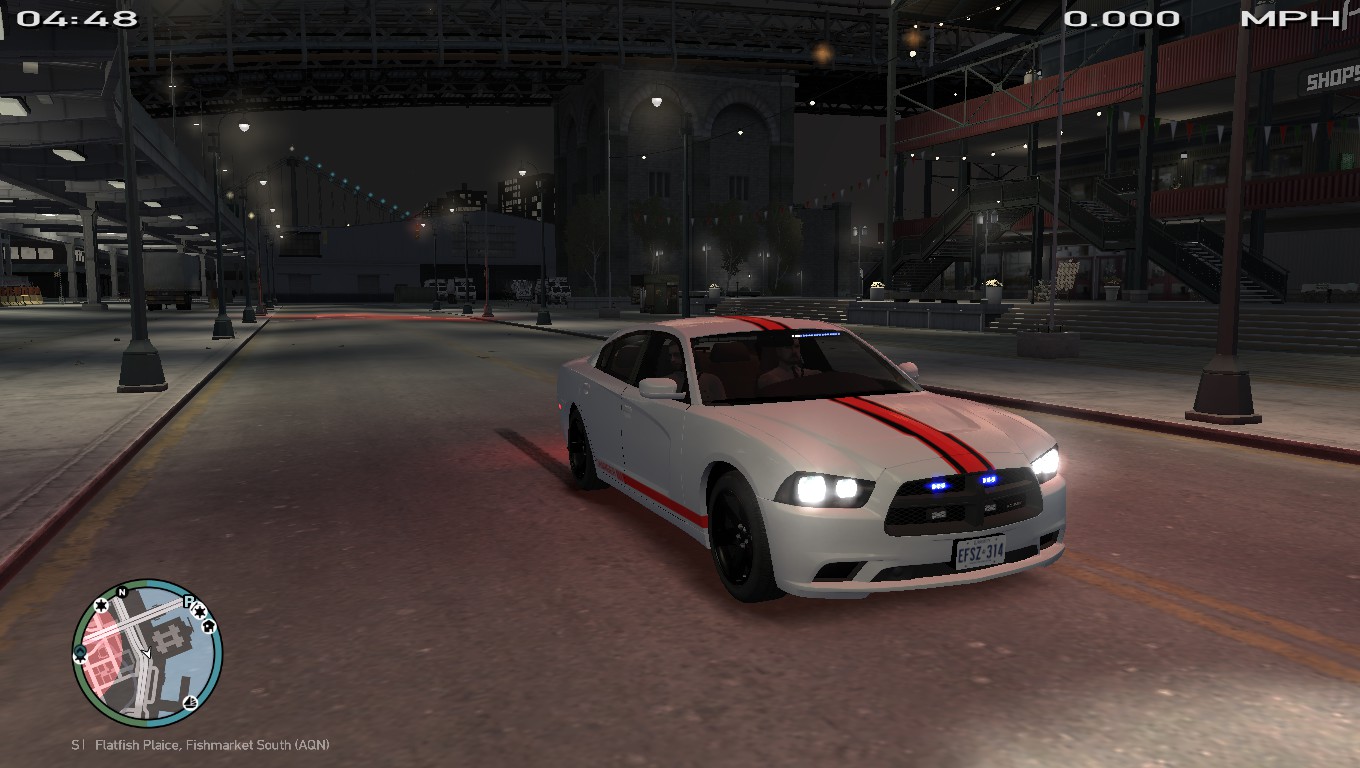Select the P marker on the minimap
Viewport: 1360px width, 768px height.
point(187,601)
